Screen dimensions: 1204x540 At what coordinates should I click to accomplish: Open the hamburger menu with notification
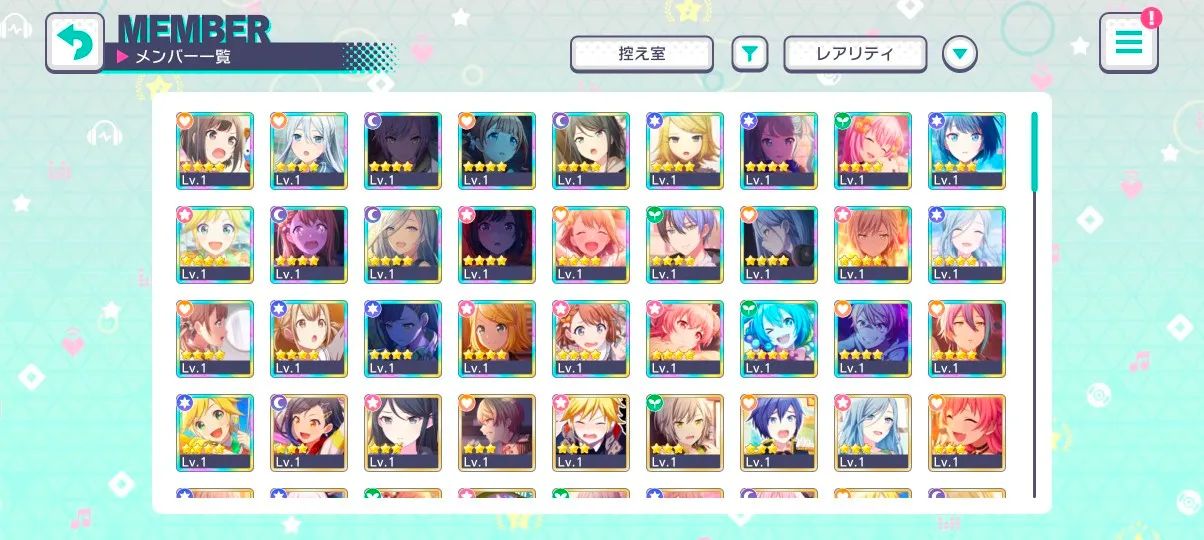[x=1129, y=43]
